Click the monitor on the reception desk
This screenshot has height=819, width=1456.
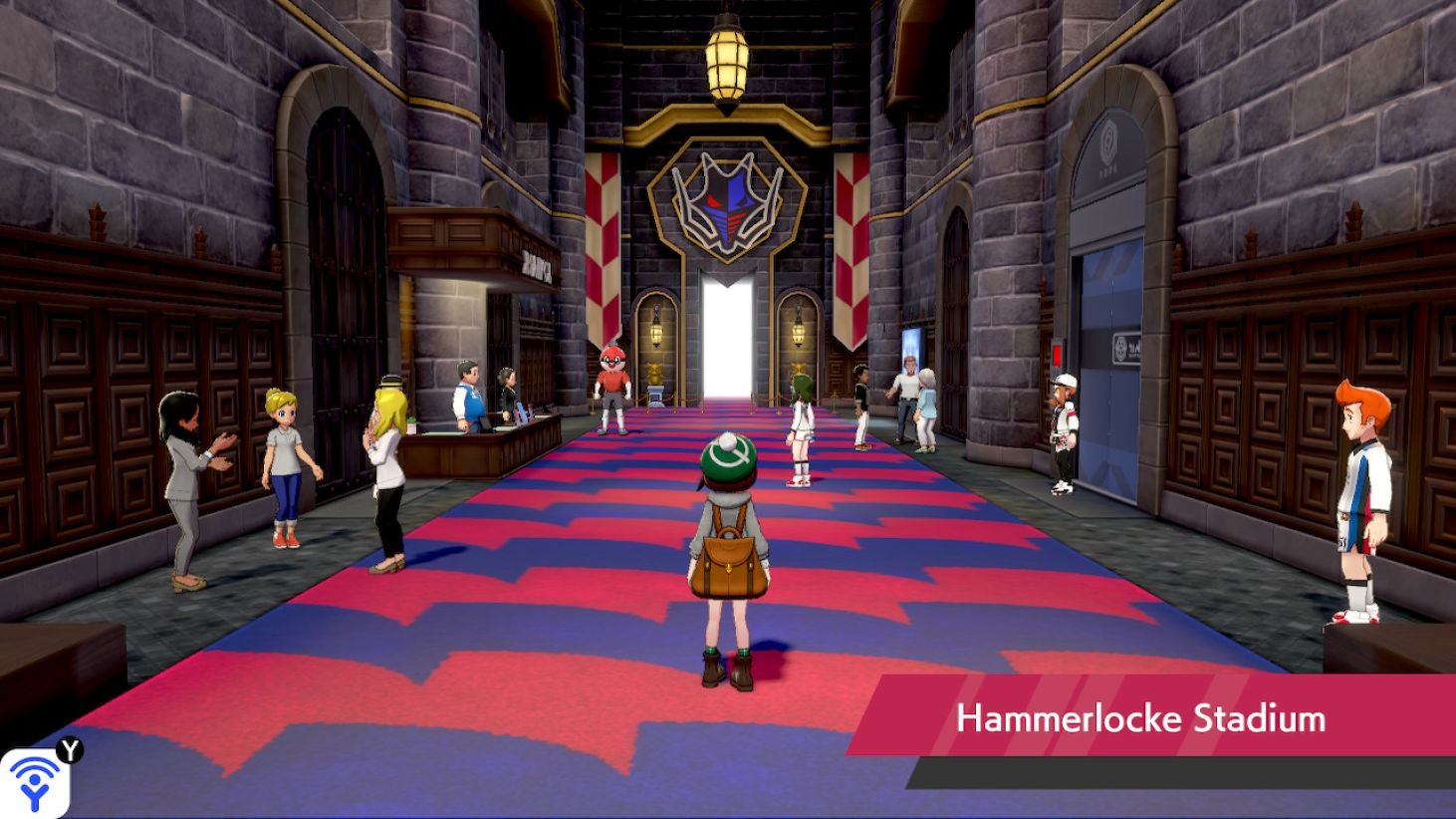coord(483,424)
